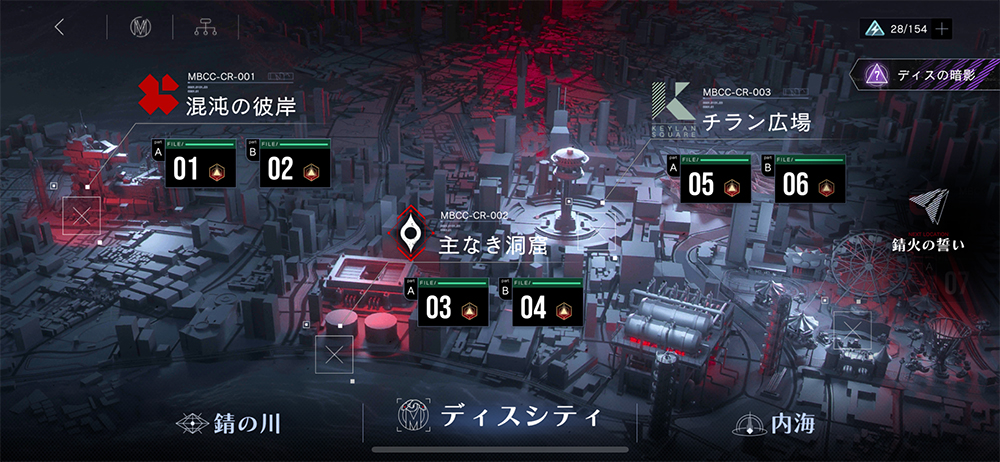Add stamina with the plus button
The height and width of the screenshot is (462, 1000).
(941, 28)
